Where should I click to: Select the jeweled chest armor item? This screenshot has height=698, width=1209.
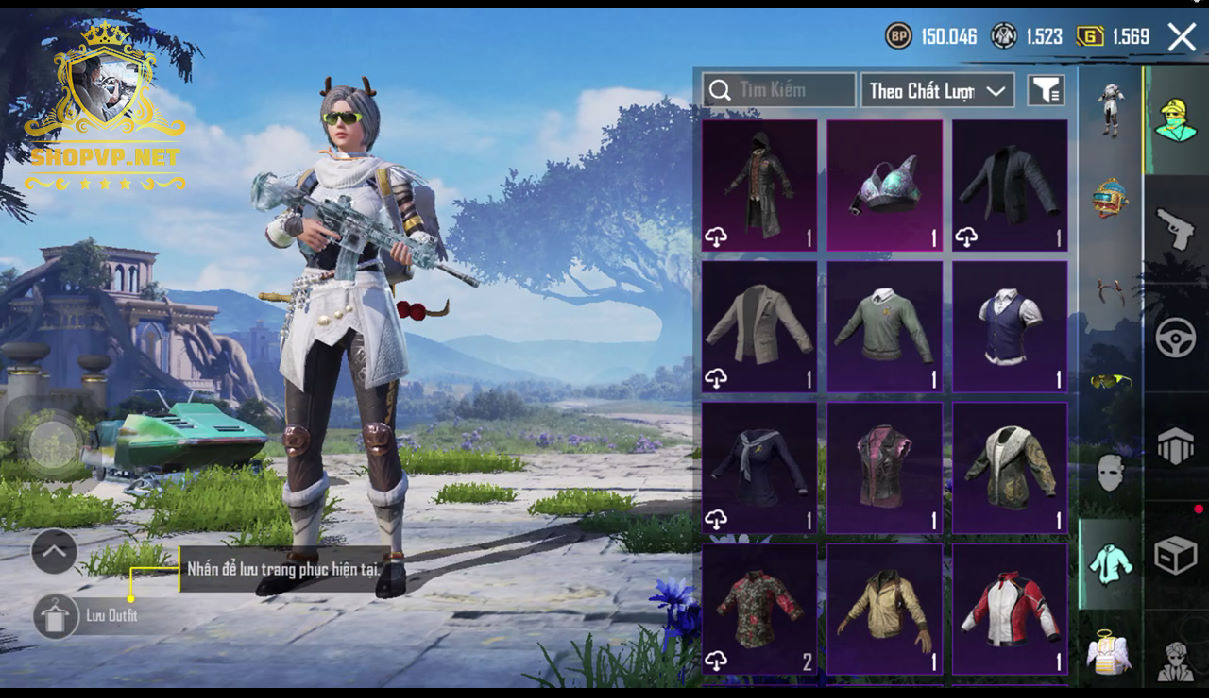884,185
